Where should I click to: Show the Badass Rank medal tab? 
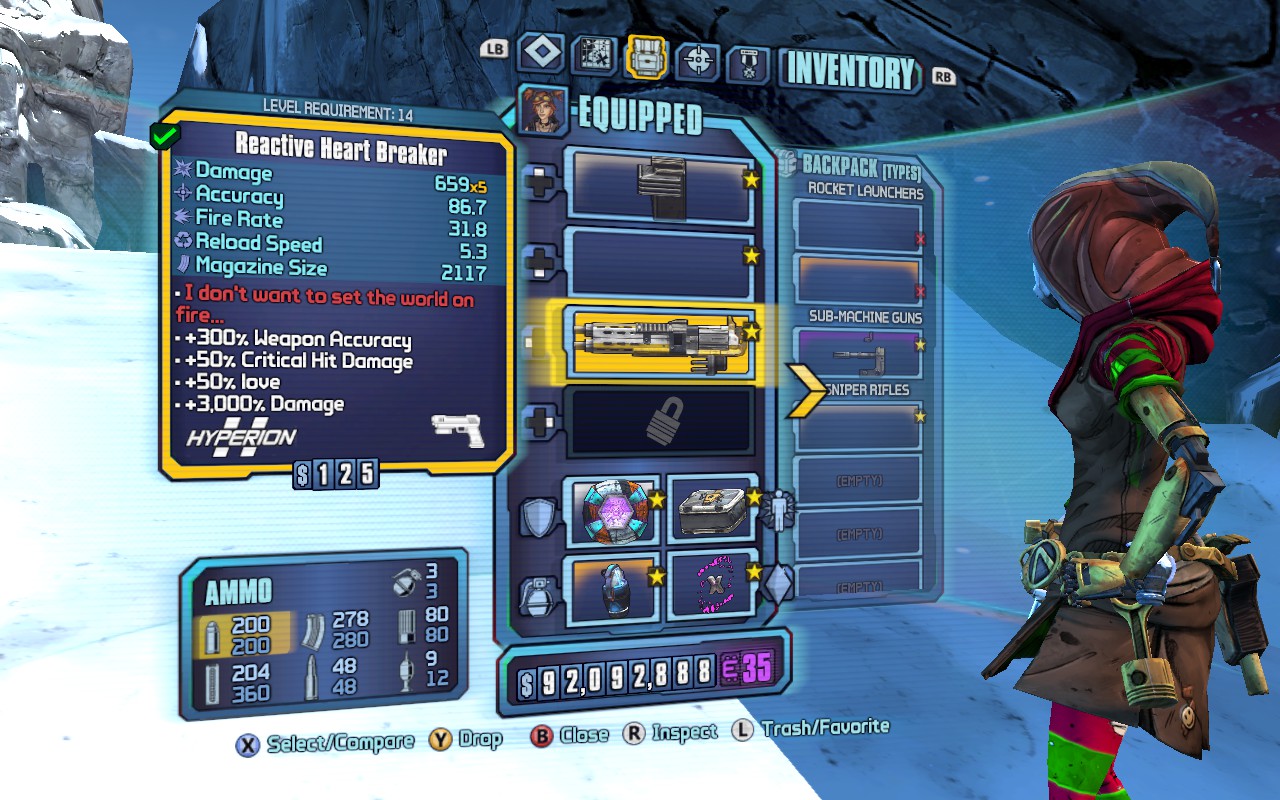pos(747,62)
